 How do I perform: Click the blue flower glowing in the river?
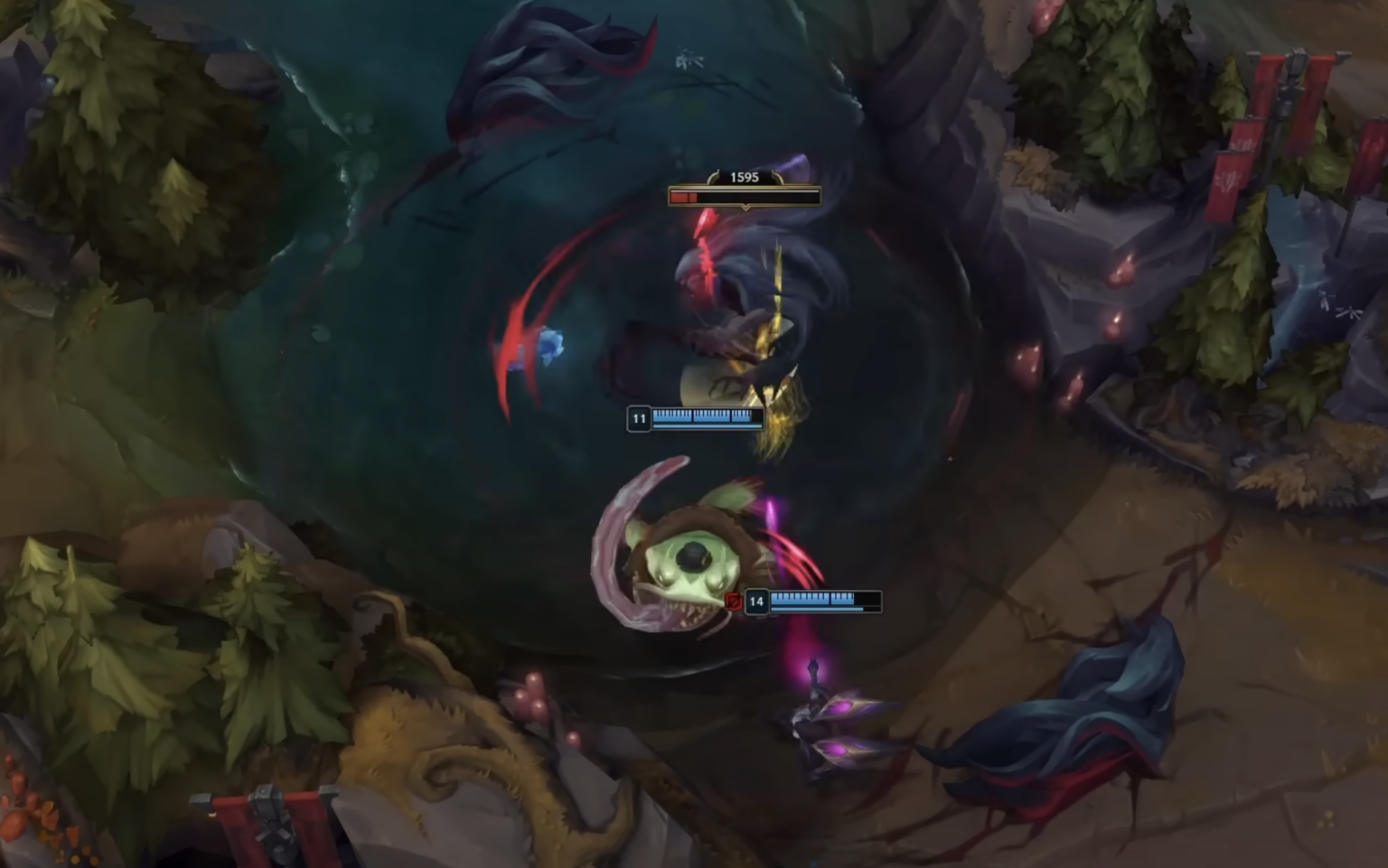[x=552, y=344]
